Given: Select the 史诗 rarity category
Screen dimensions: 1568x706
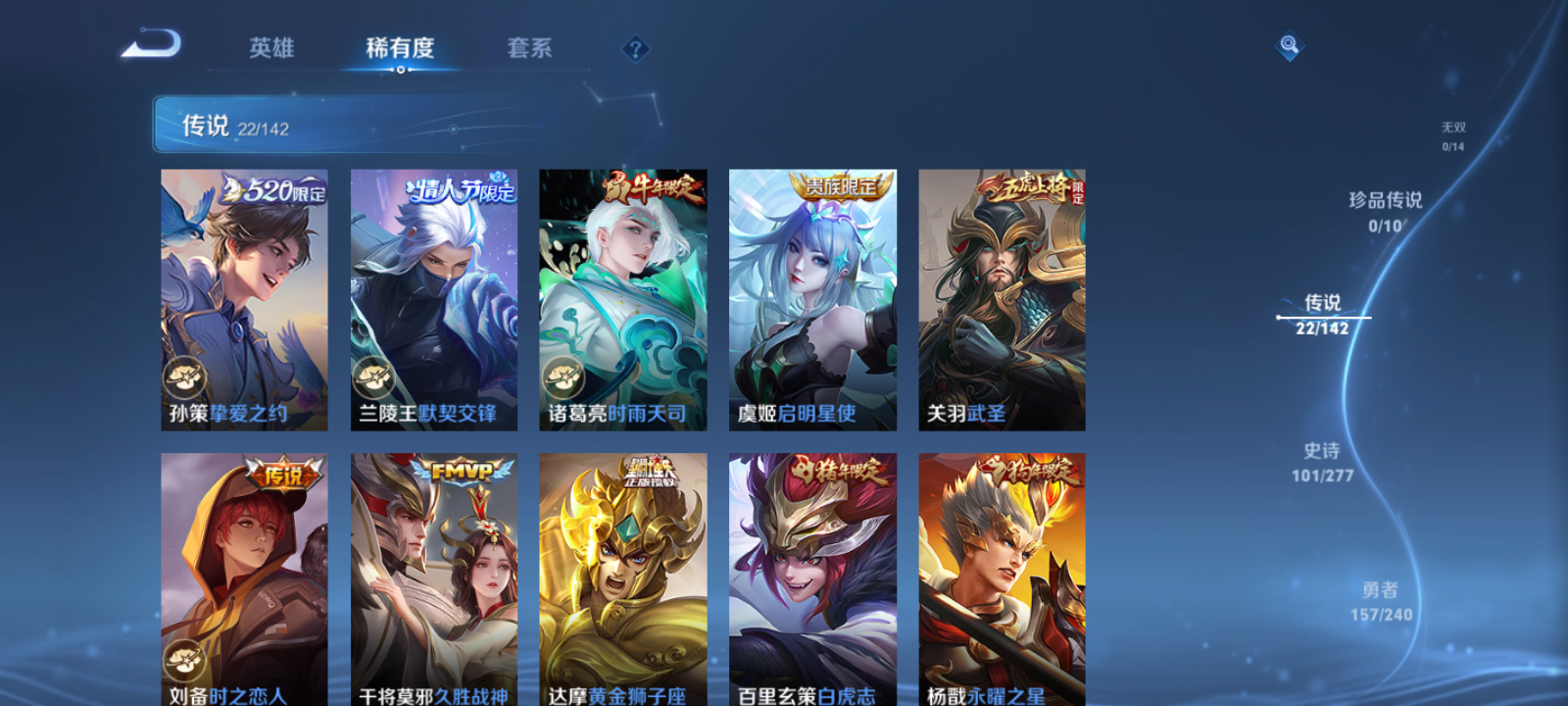Looking at the screenshot, I should pyautogui.click(x=1323, y=463).
